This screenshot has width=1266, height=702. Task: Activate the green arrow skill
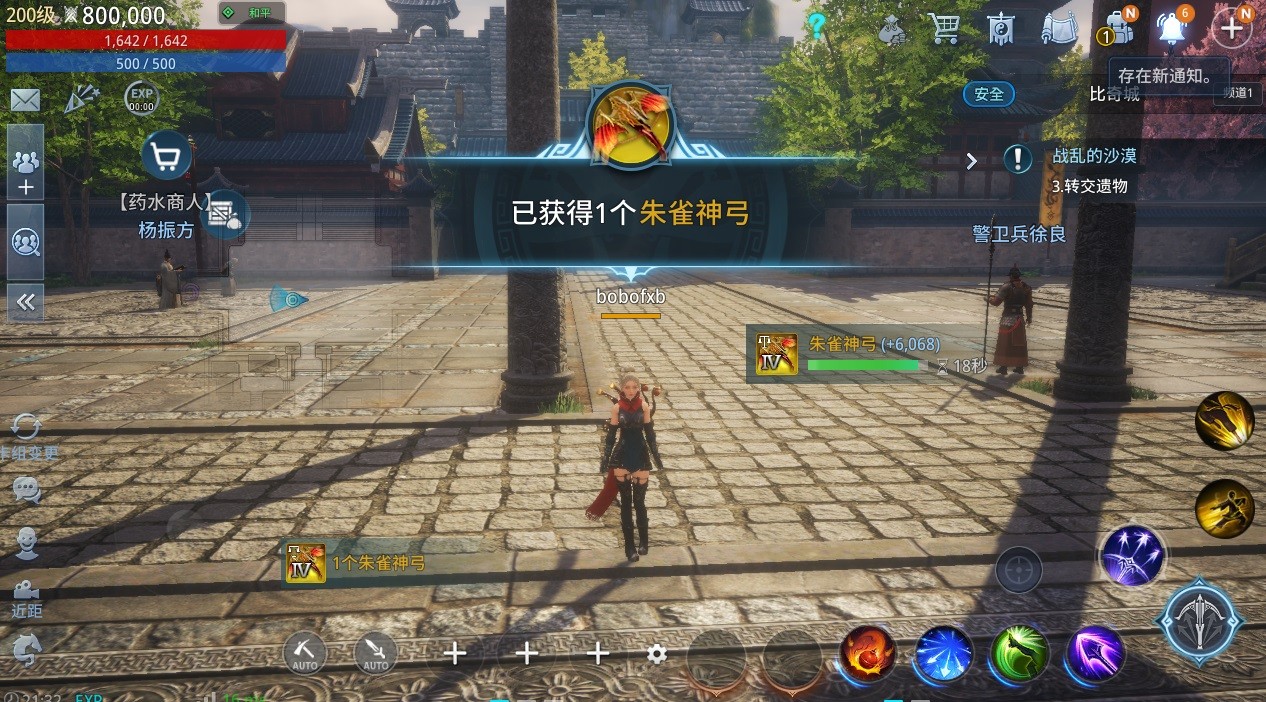point(1019,654)
